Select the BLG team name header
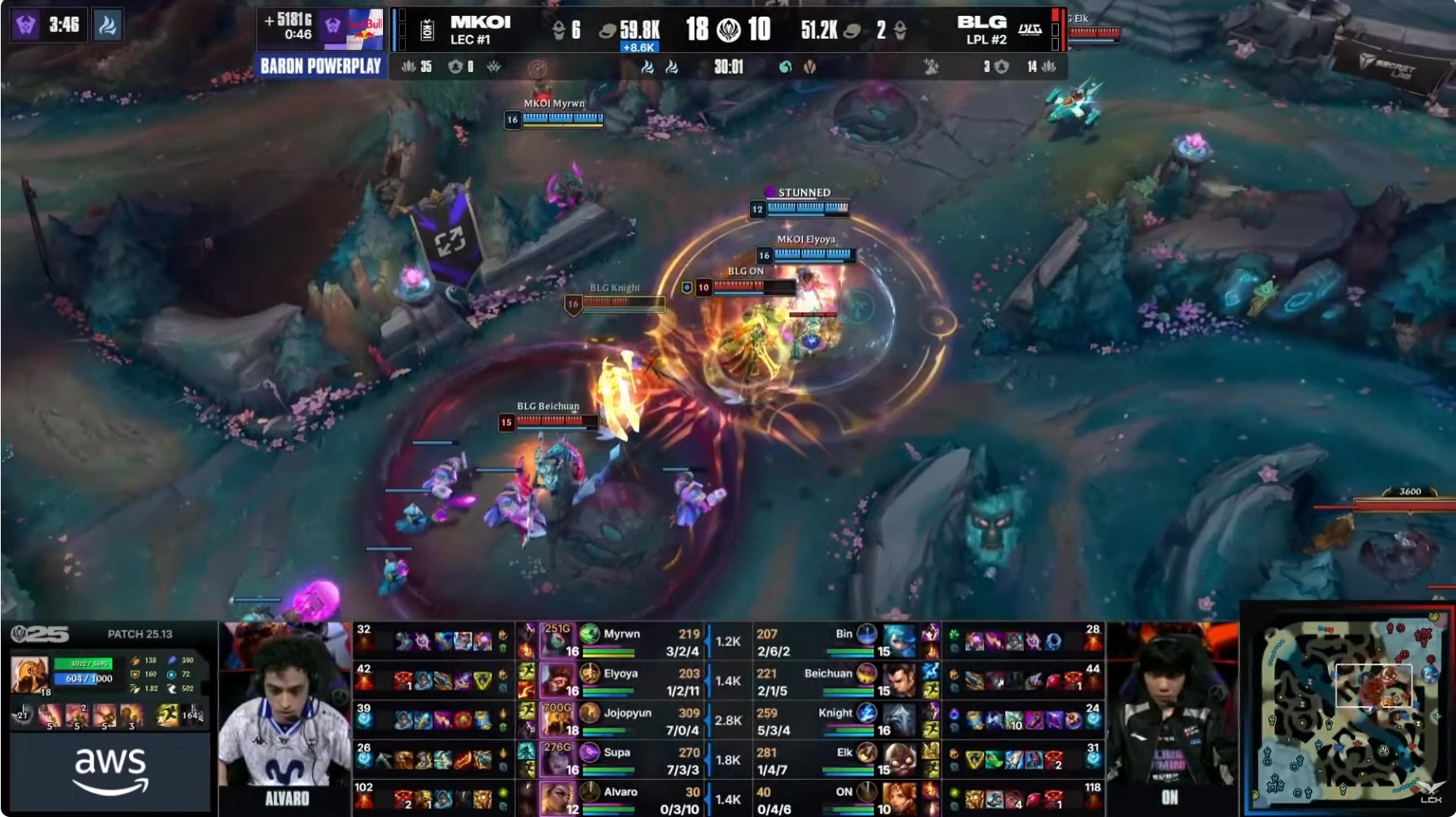Image resolution: width=1456 pixels, height=817 pixels. tap(983, 29)
